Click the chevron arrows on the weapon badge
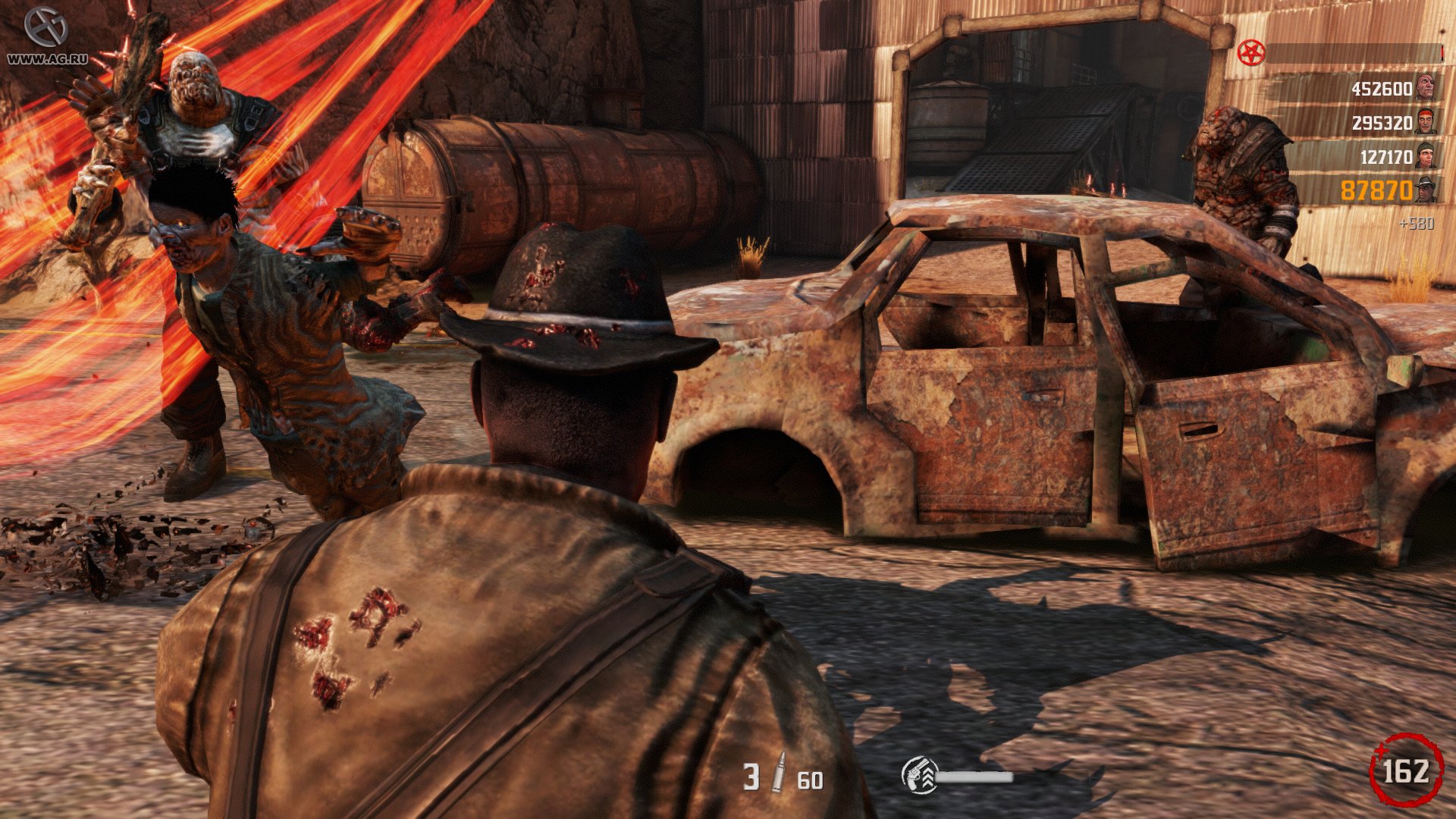The height and width of the screenshot is (819, 1456). (x=928, y=775)
